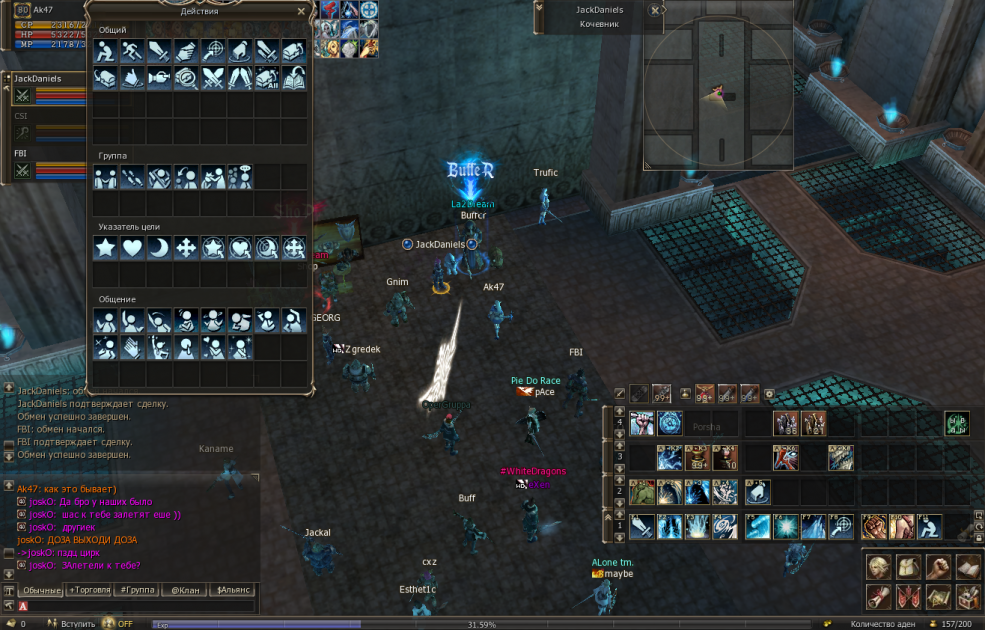Show the $Альянс chat tab
The width and height of the screenshot is (985, 630).
pyautogui.click(x=231, y=590)
